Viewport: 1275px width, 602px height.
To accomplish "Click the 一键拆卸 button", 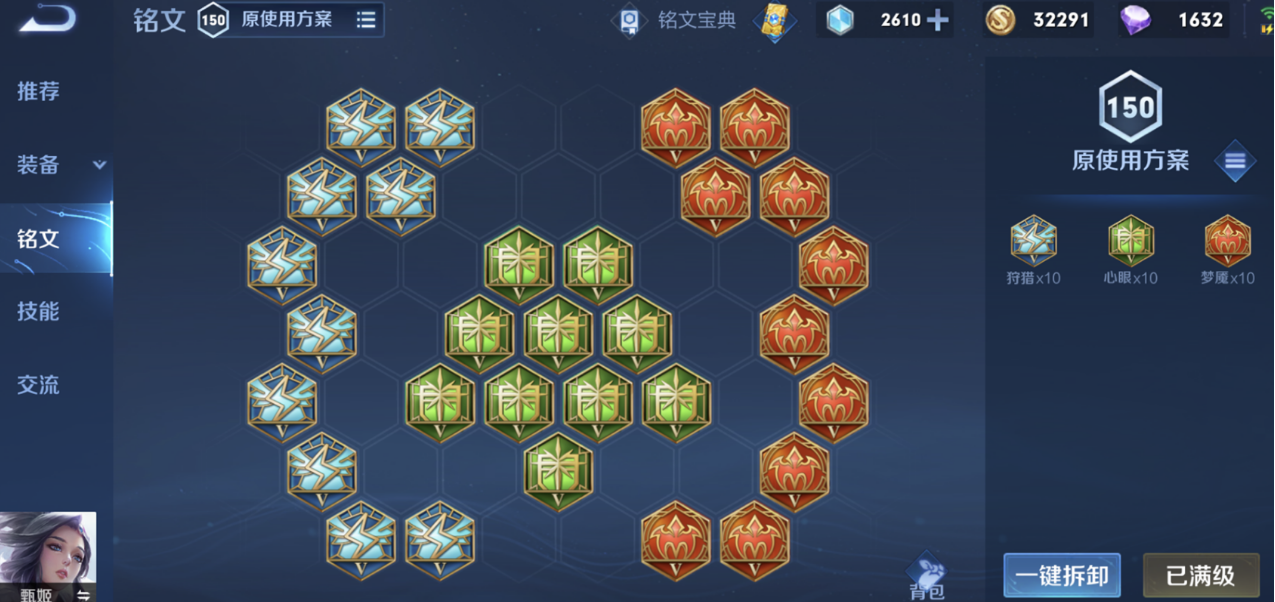I will click(x=1061, y=576).
